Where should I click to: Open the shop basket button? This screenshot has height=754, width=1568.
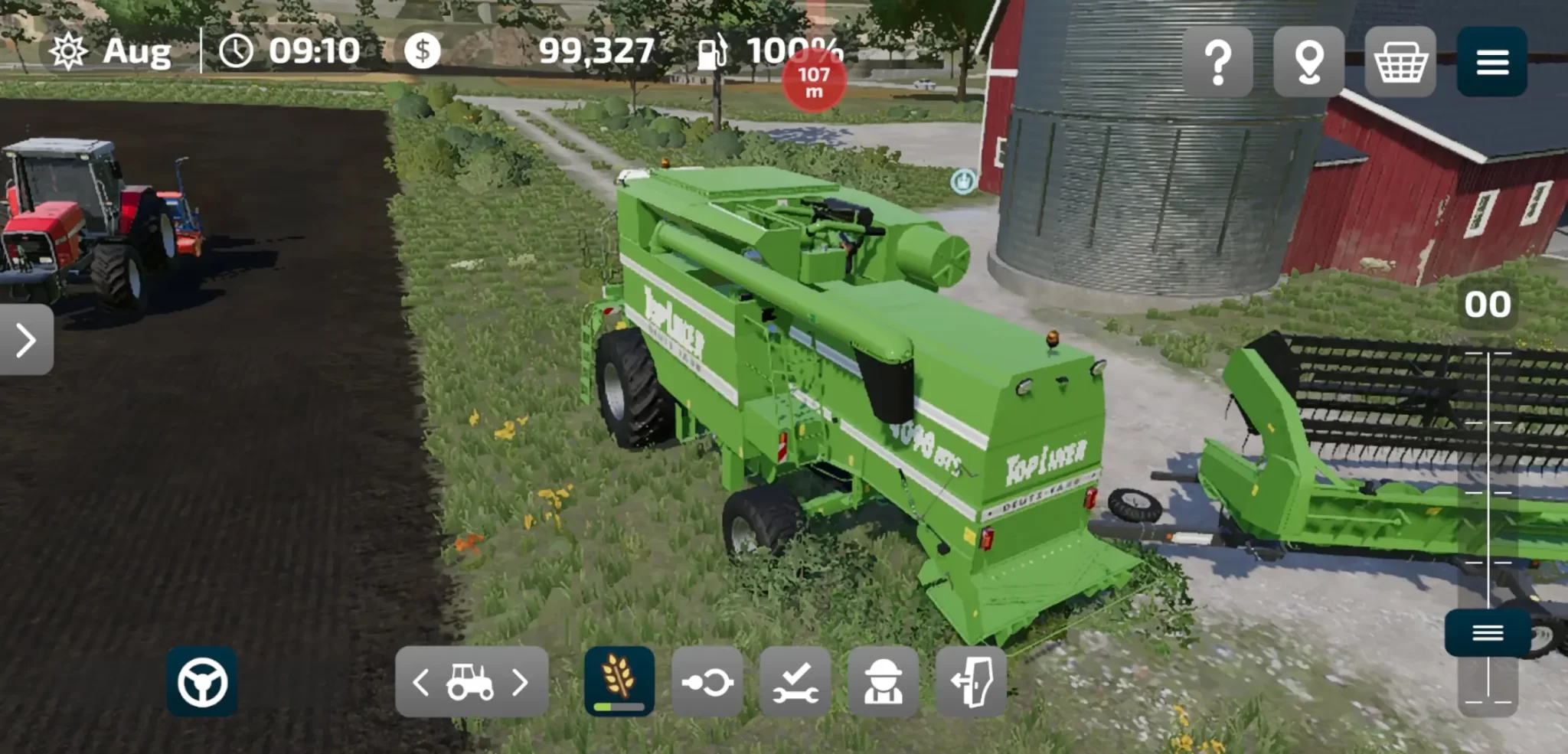click(x=1400, y=62)
